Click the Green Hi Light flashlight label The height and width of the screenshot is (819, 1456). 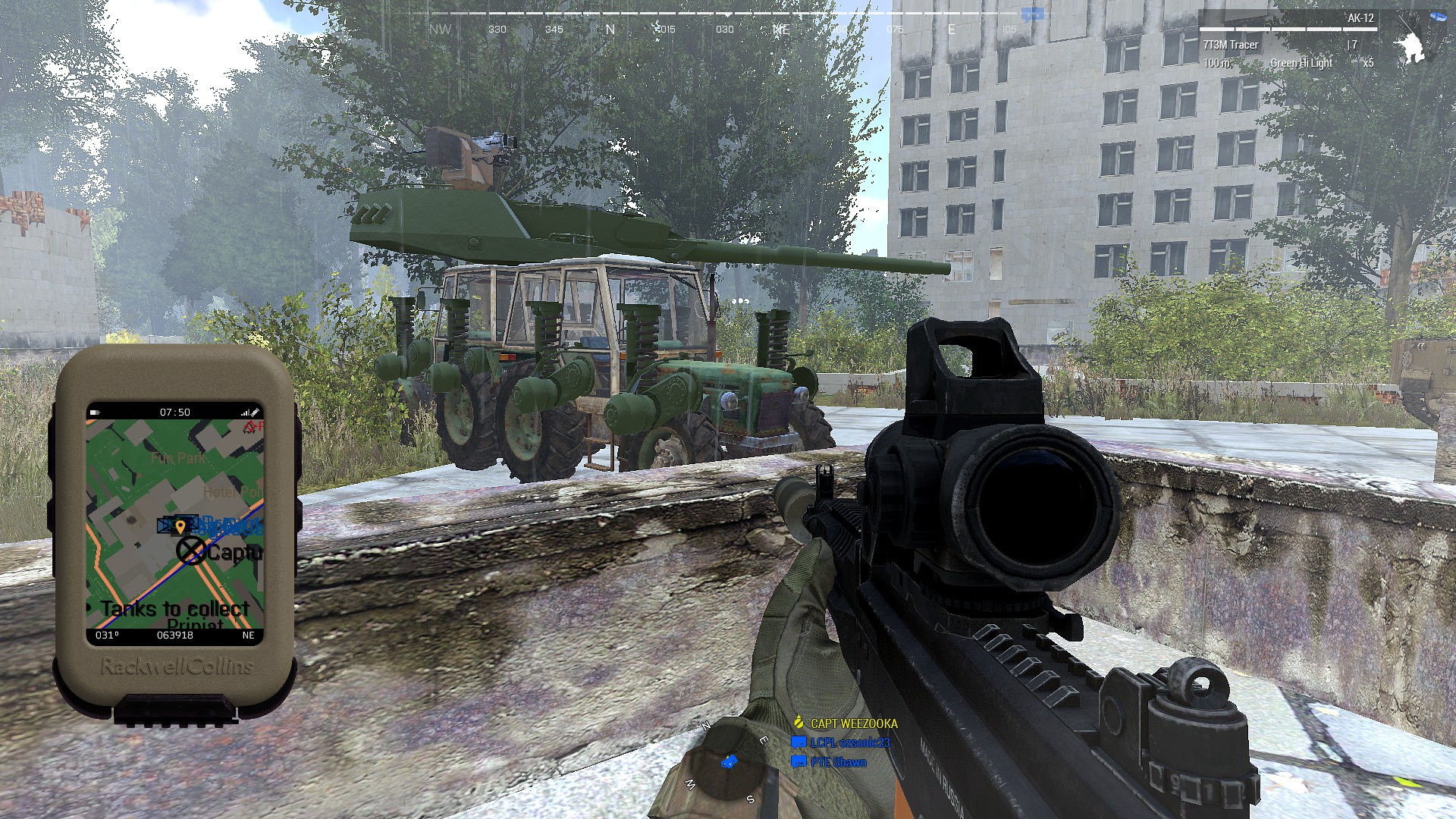tap(1301, 64)
